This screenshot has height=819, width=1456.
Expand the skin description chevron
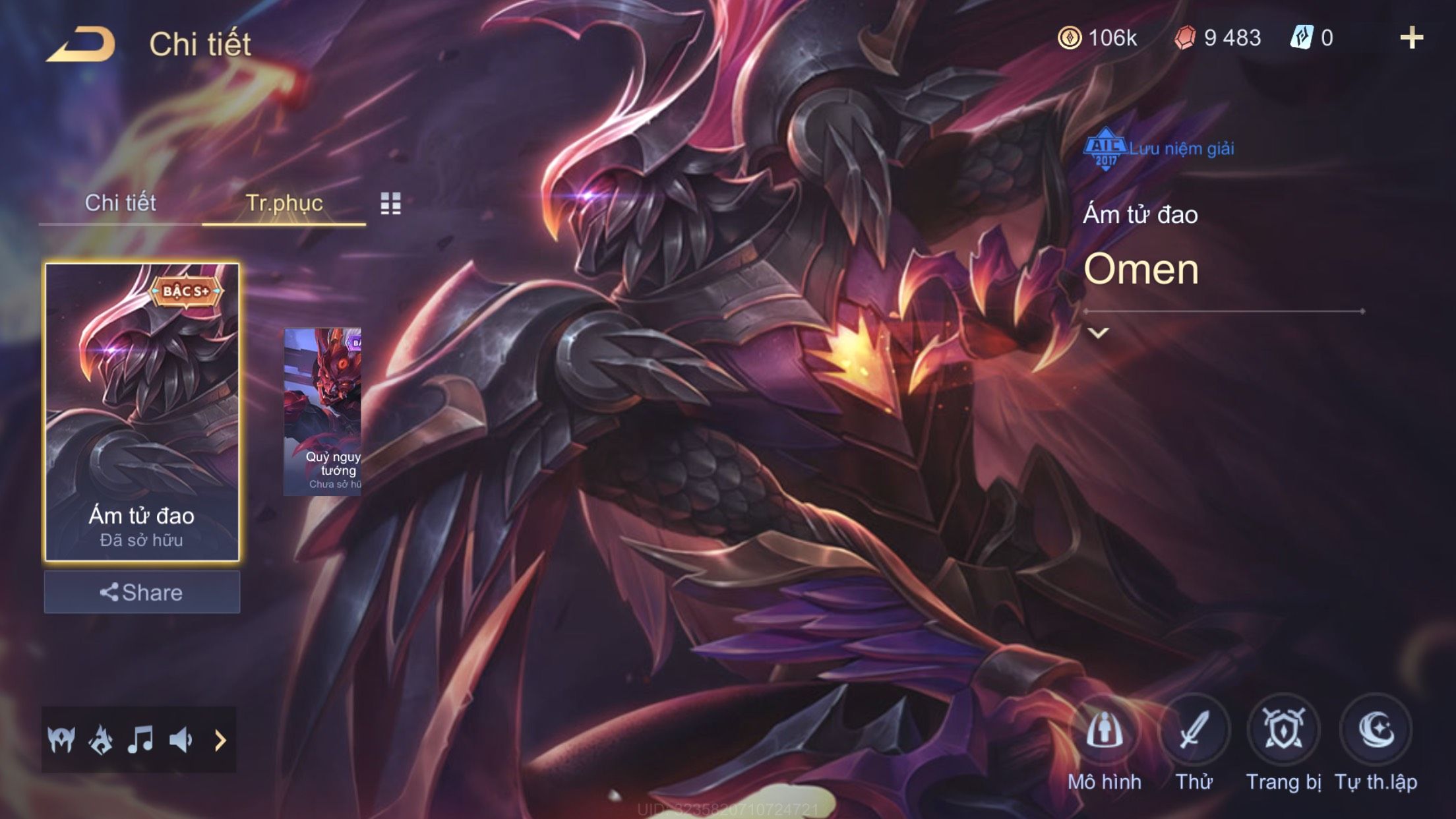tap(1098, 333)
